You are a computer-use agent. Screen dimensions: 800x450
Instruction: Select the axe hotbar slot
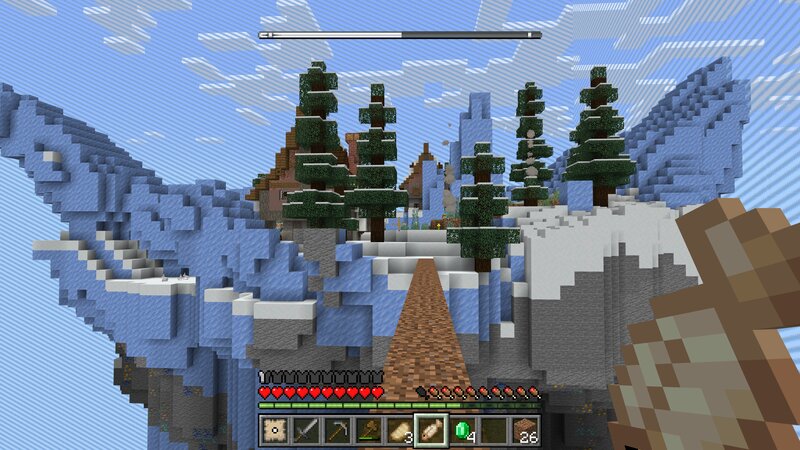click(369, 431)
